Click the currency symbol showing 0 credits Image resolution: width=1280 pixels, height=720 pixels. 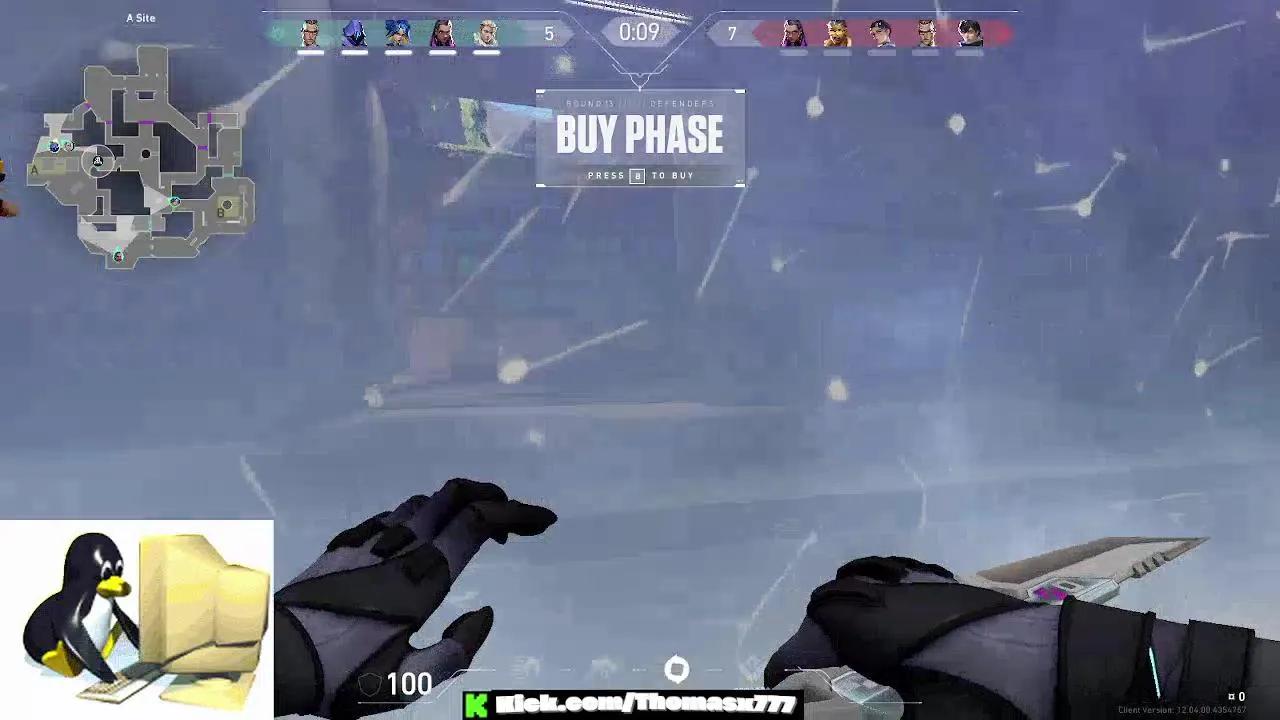1233,696
